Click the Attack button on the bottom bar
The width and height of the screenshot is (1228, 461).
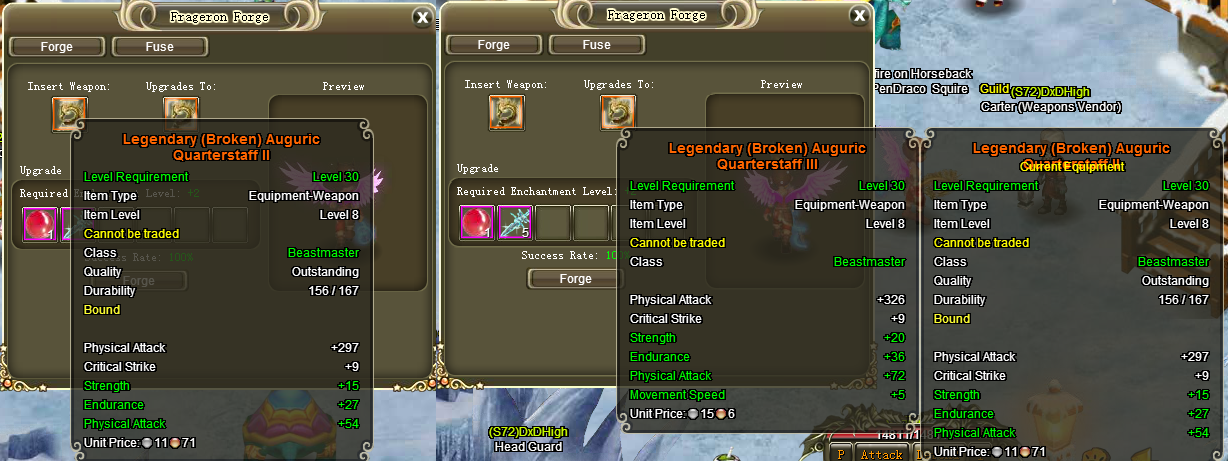pos(881,454)
